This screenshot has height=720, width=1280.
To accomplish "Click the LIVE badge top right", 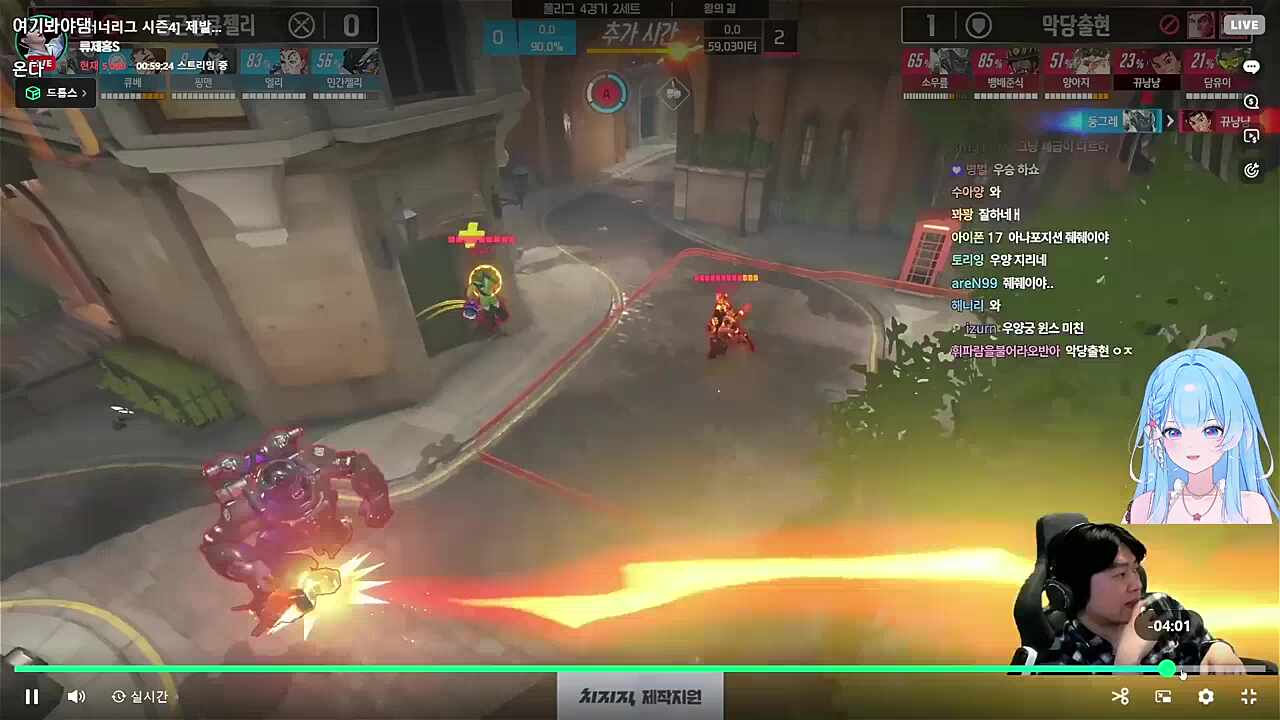I will point(1244,24).
